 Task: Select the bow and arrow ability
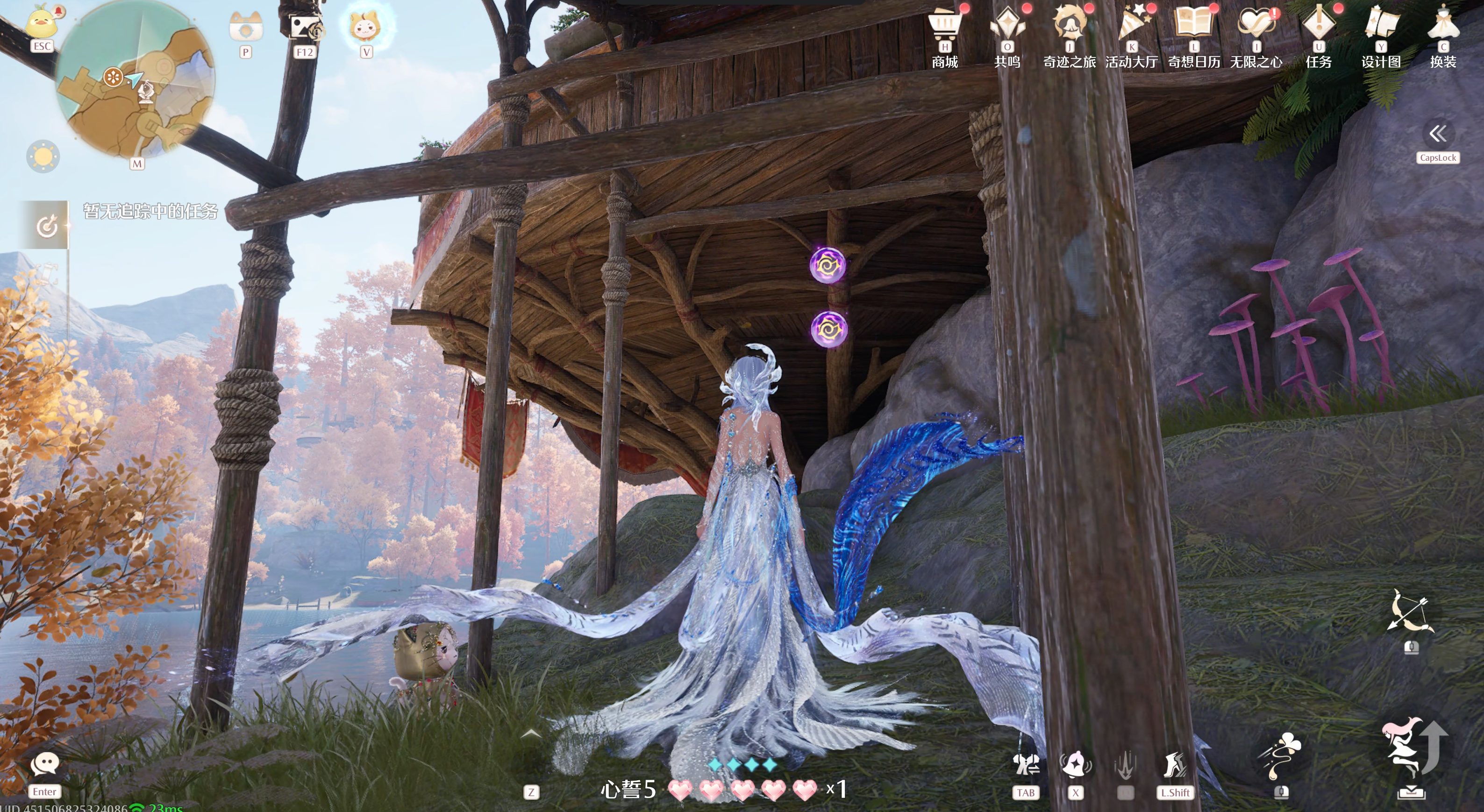(x=1410, y=612)
